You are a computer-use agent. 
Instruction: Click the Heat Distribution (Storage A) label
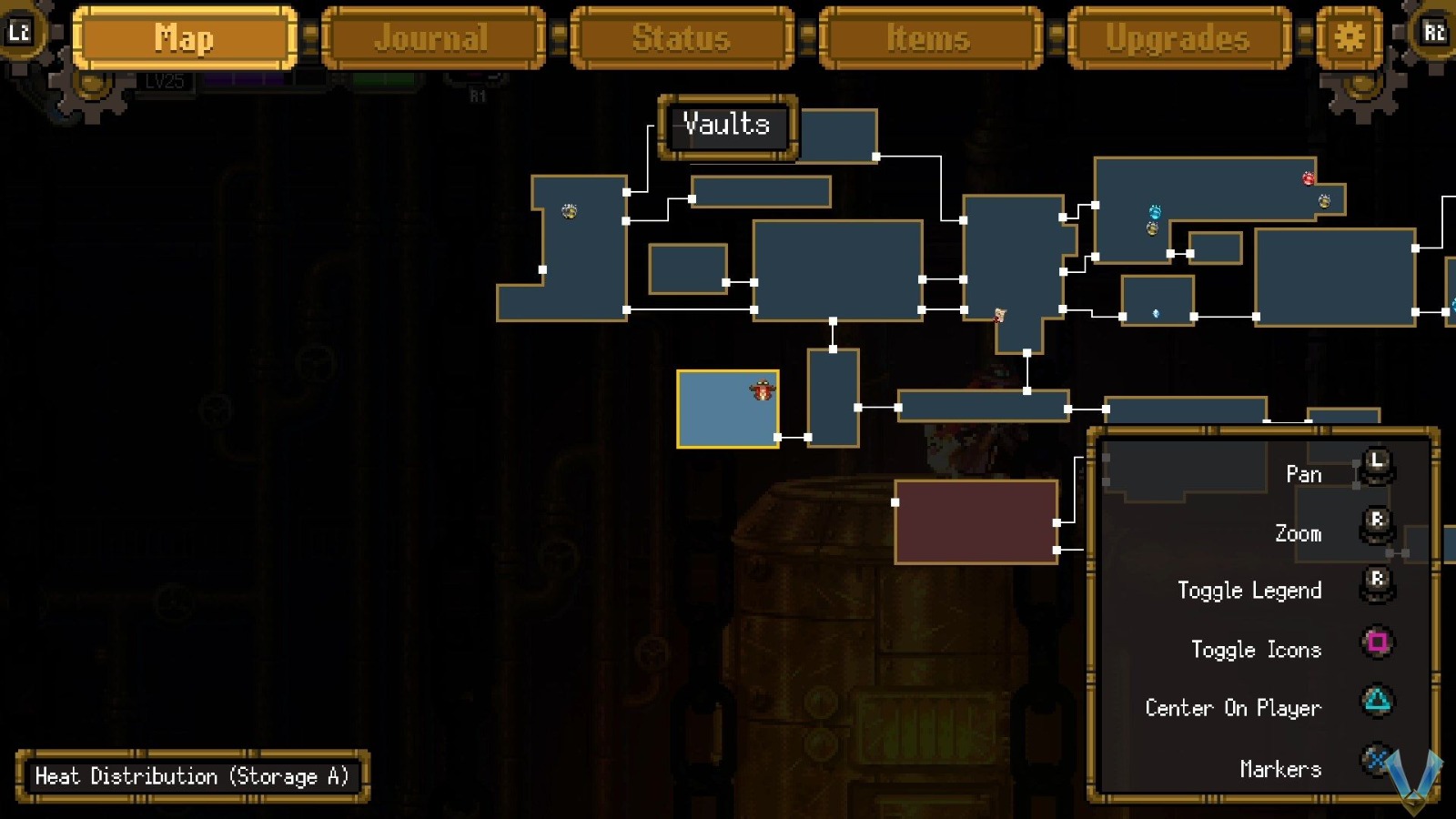193,776
